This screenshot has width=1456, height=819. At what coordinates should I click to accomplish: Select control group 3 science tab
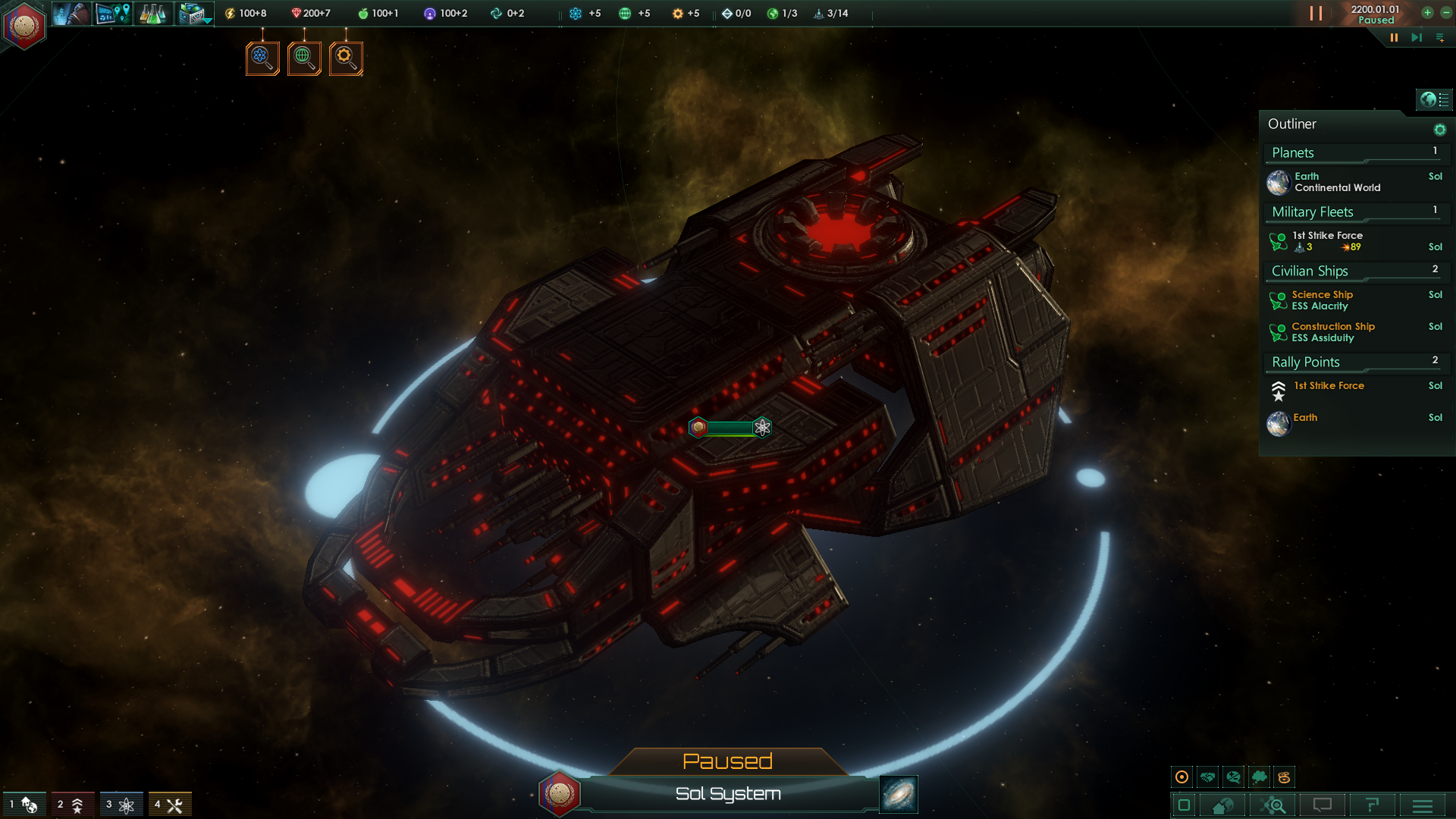pyautogui.click(x=121, y=805)
